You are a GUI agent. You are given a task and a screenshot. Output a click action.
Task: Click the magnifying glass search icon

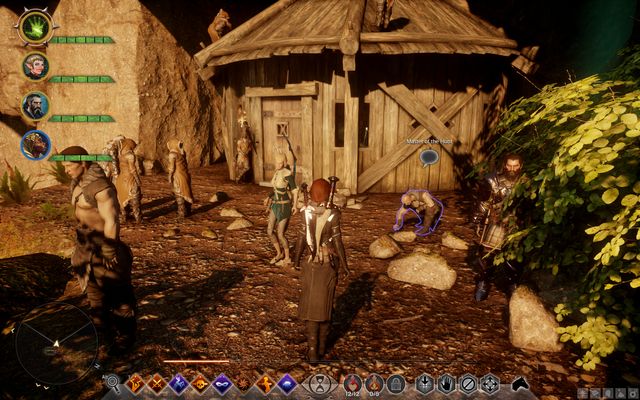pos(113,383)
